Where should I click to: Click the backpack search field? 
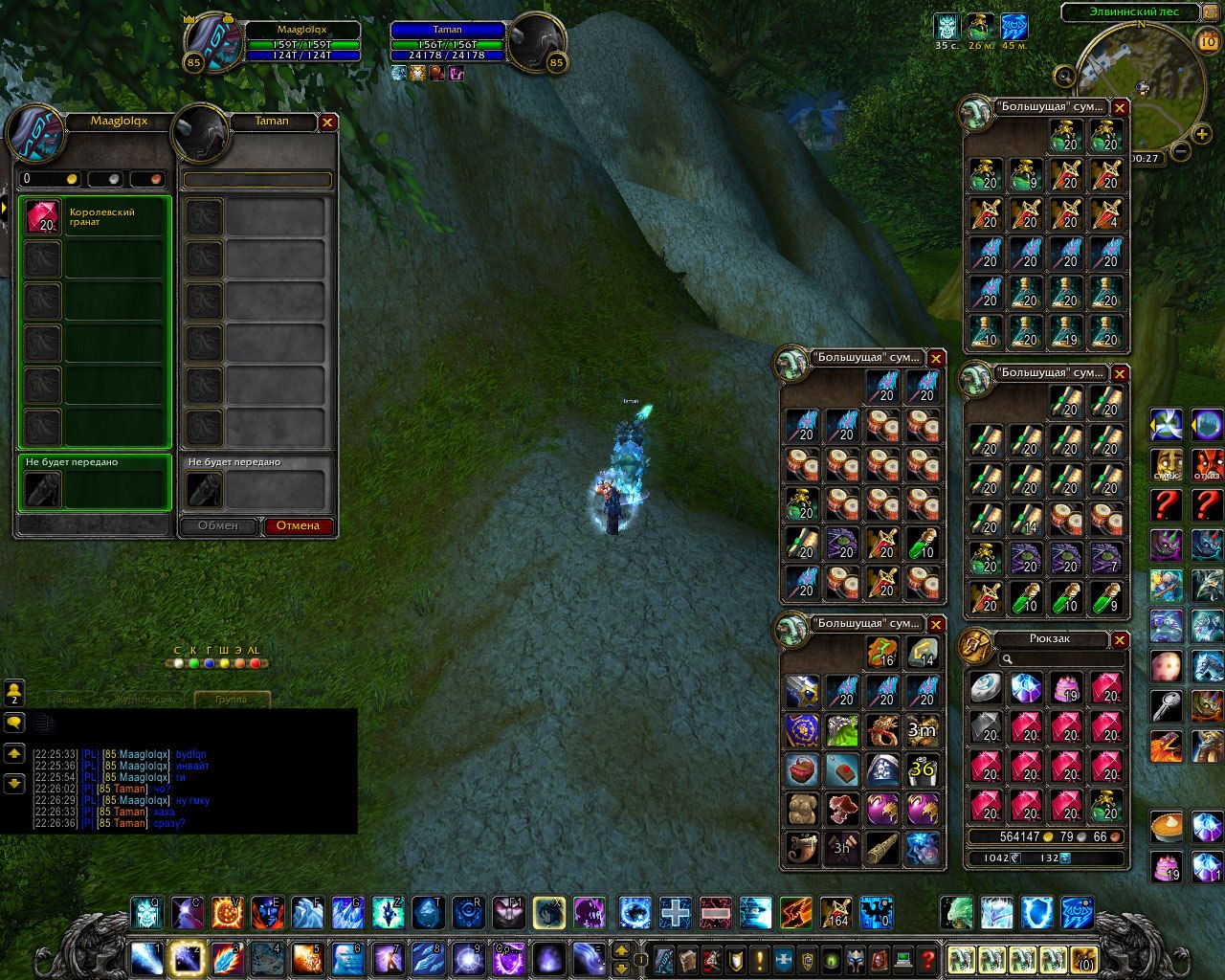click(1060, 658)
